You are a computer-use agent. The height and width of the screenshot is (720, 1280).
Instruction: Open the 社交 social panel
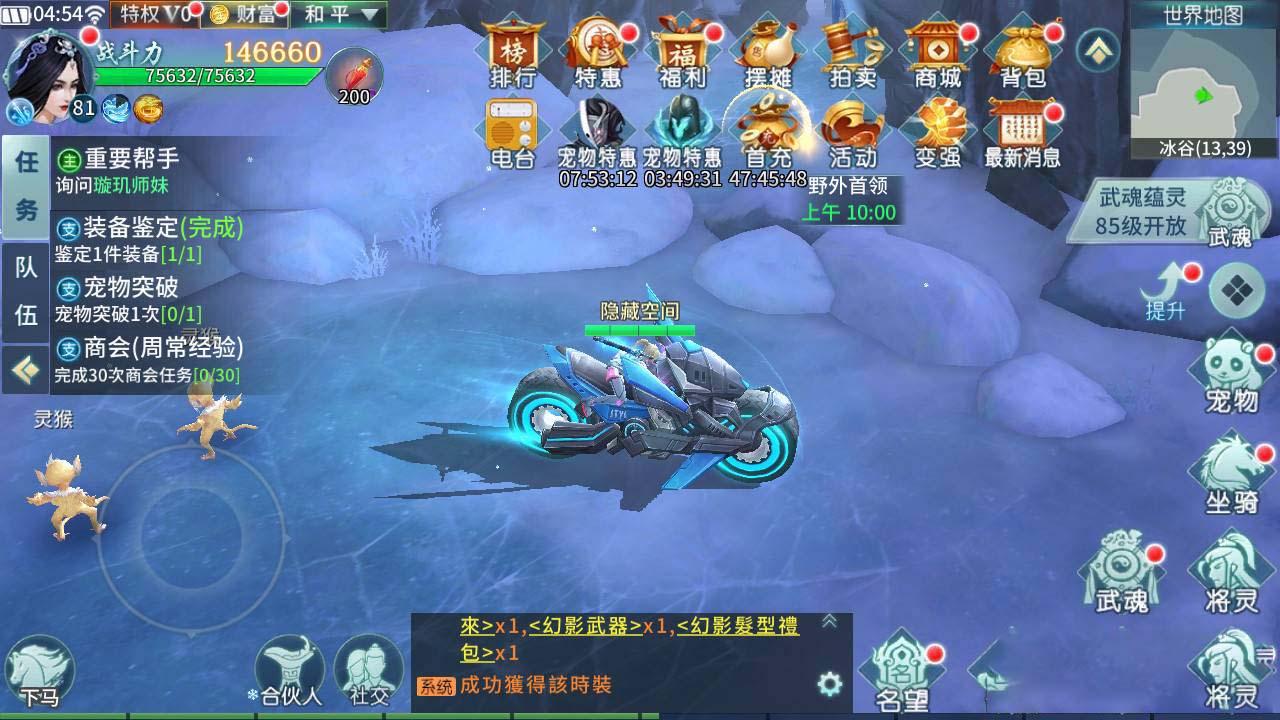(x=368, y=665)
